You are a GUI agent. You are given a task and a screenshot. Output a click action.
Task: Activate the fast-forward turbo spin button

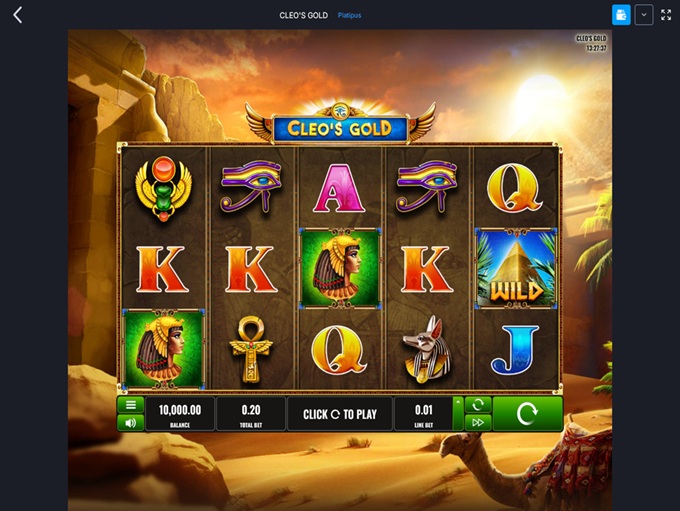tap(478, 423)
